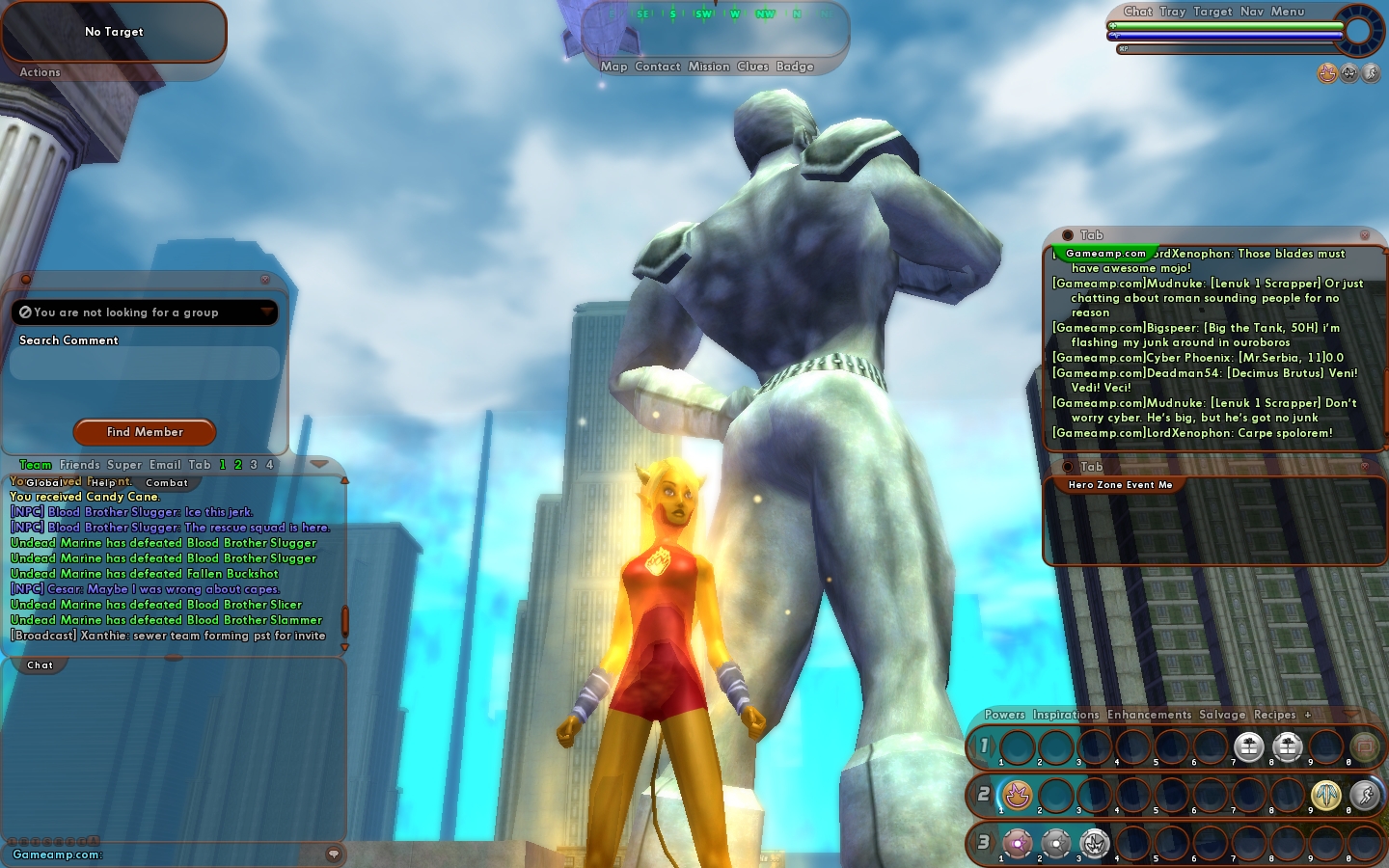View the Badge list
This screenshot has width=1389, height=868.
point(795,67)
